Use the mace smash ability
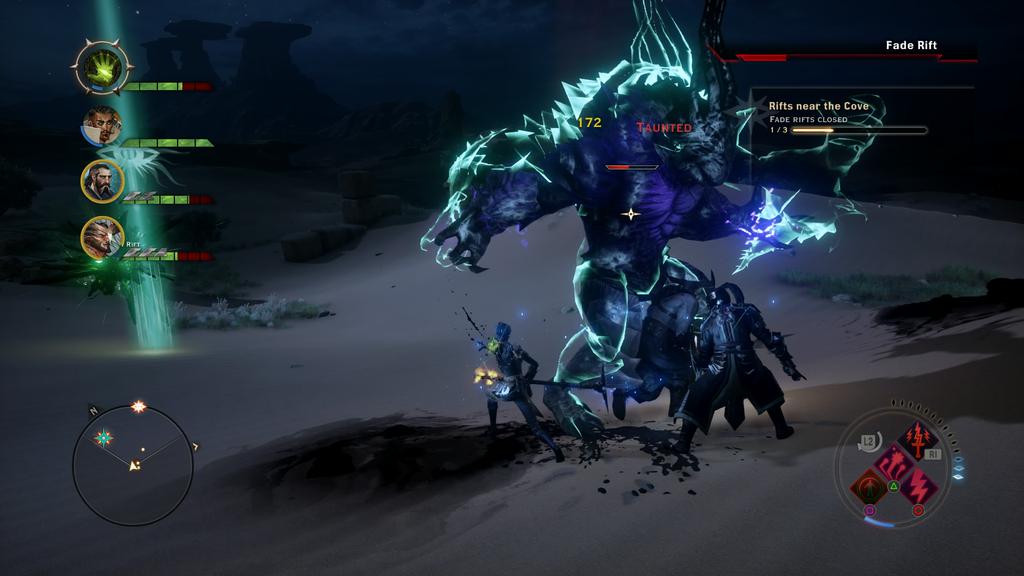 (x=893, y=464)
